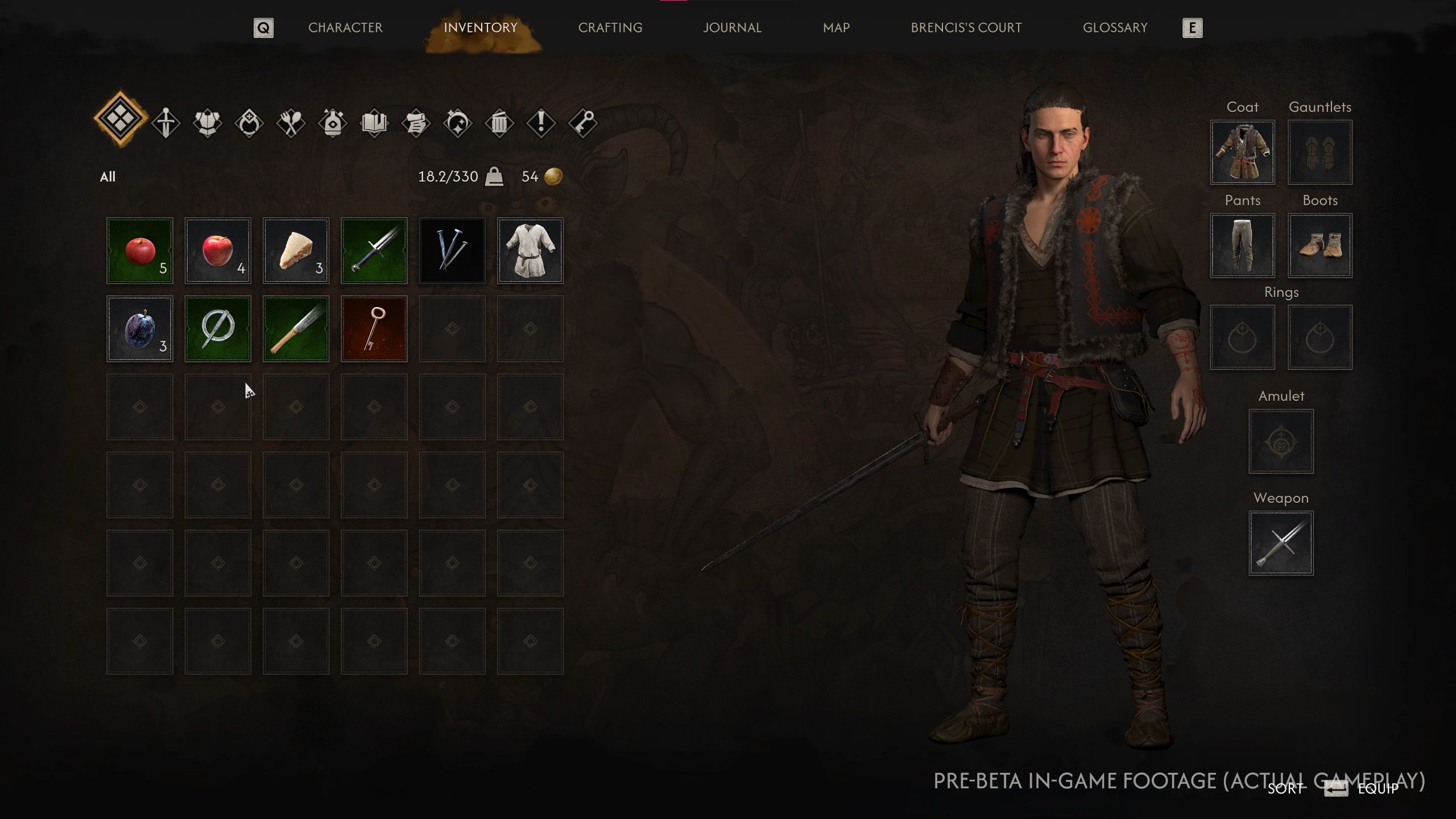
Task: Choose the plum stack of three
Action: 140,329
